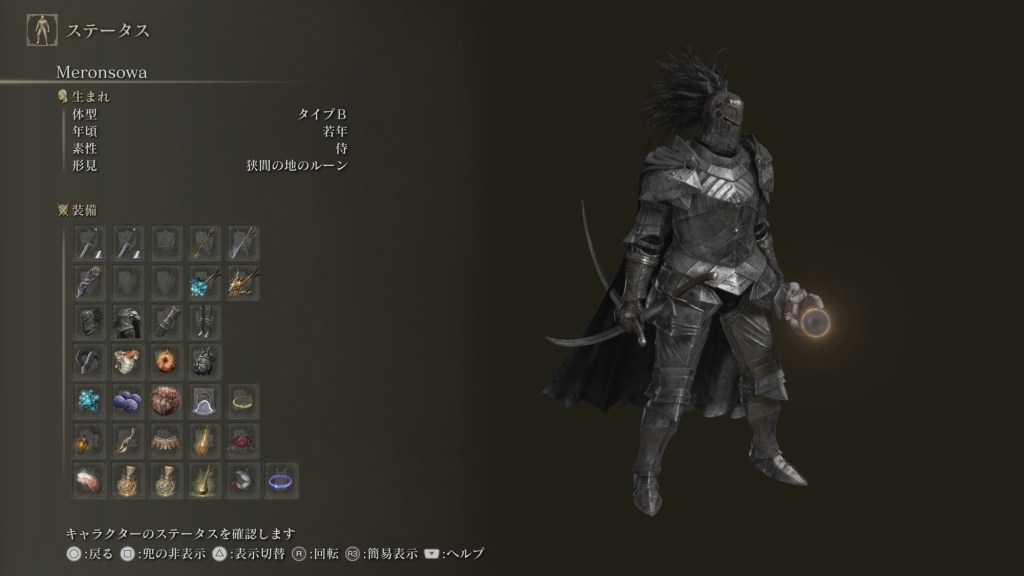The height and width of the screenshot is (576, 1024).
Task: Select the hanging lantern item slot
Action: [x=90, y=440]
